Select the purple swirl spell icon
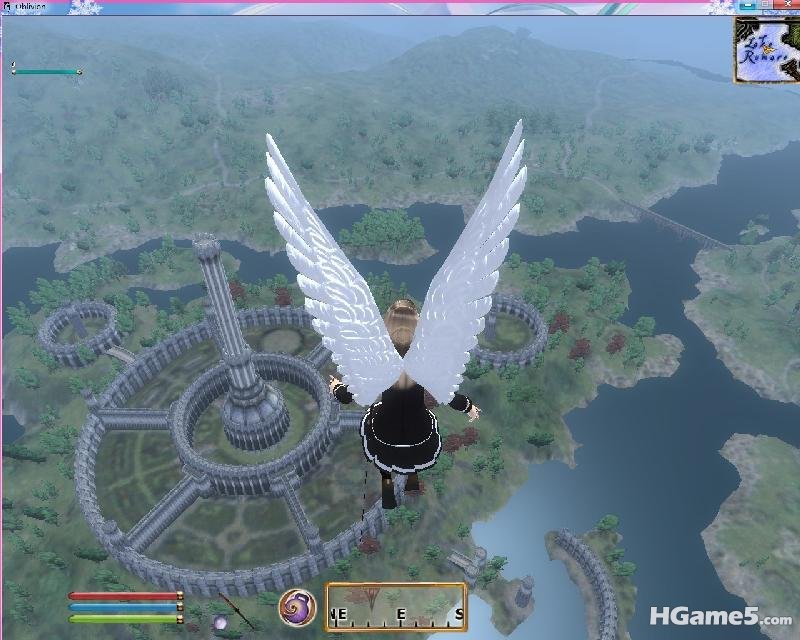Viewport: 800px width, 640px height. 298,605
